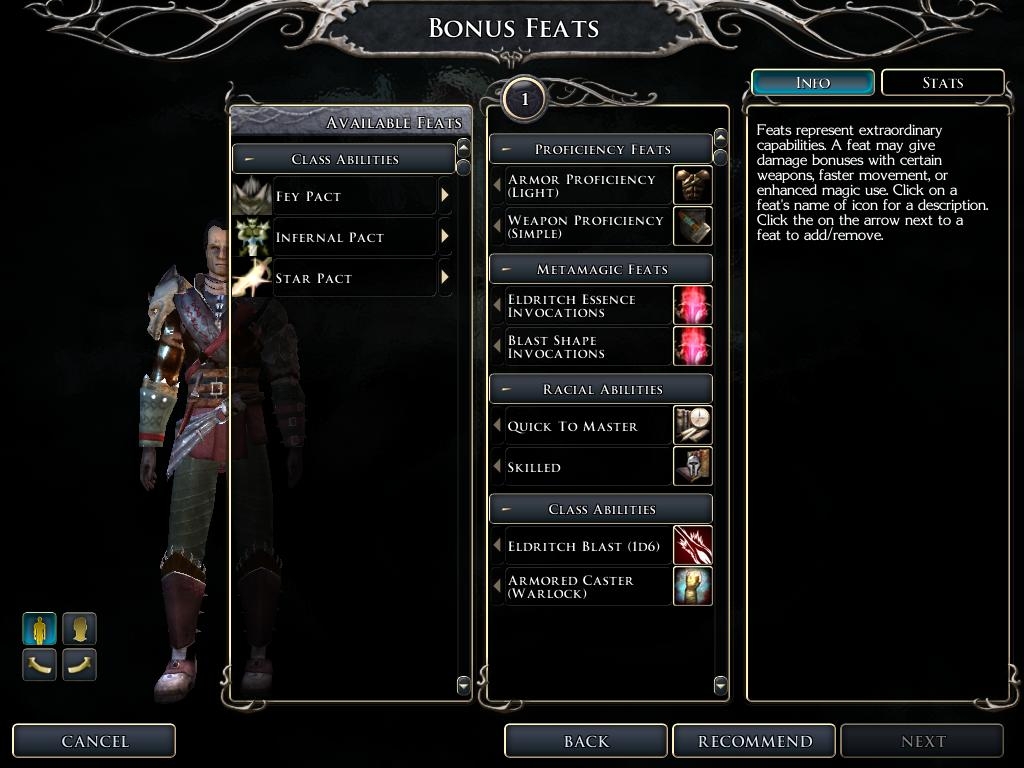The width and height of the screenshot is (1024, 768).
Task: Collapse the Proficiency Feats section
Action: coord(507,149)
